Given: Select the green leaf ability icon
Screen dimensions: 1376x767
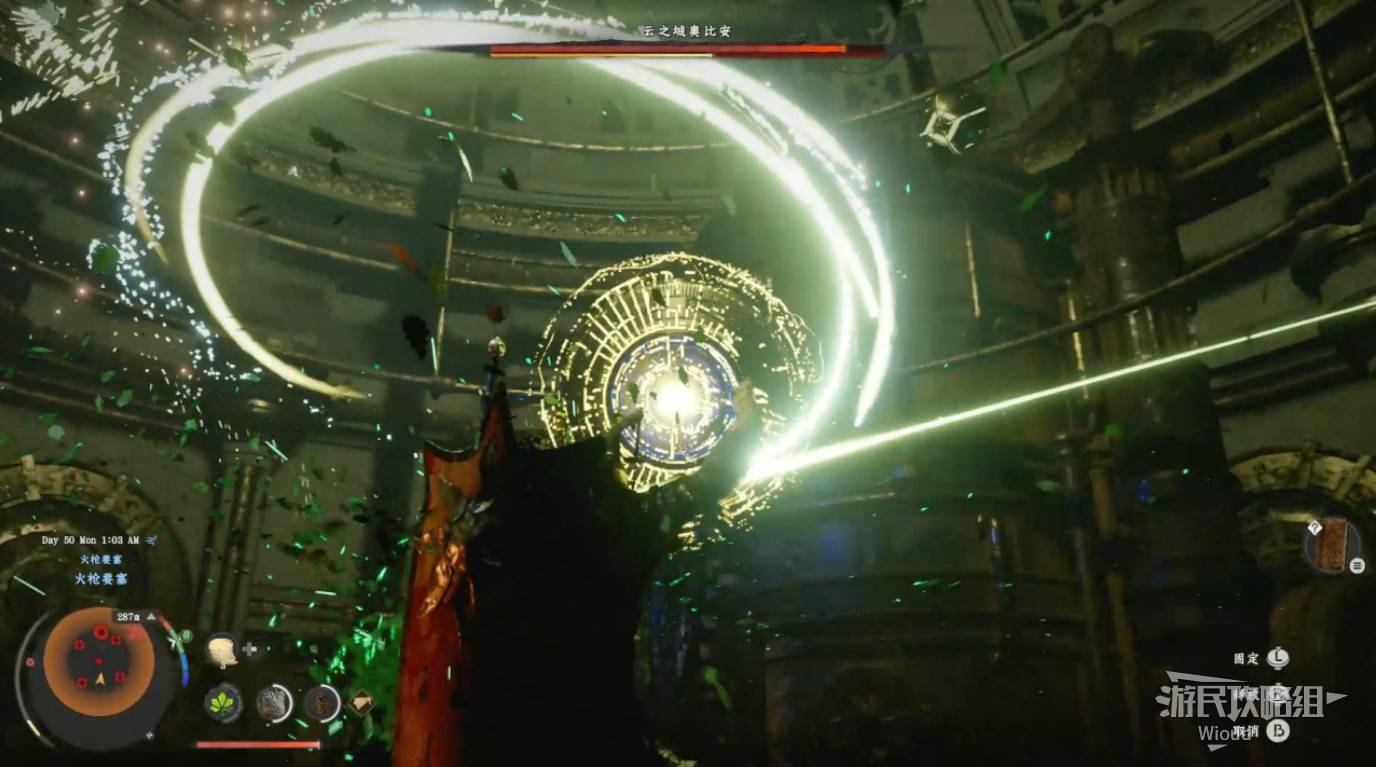Looking at the screenshot, I should 222,702.
